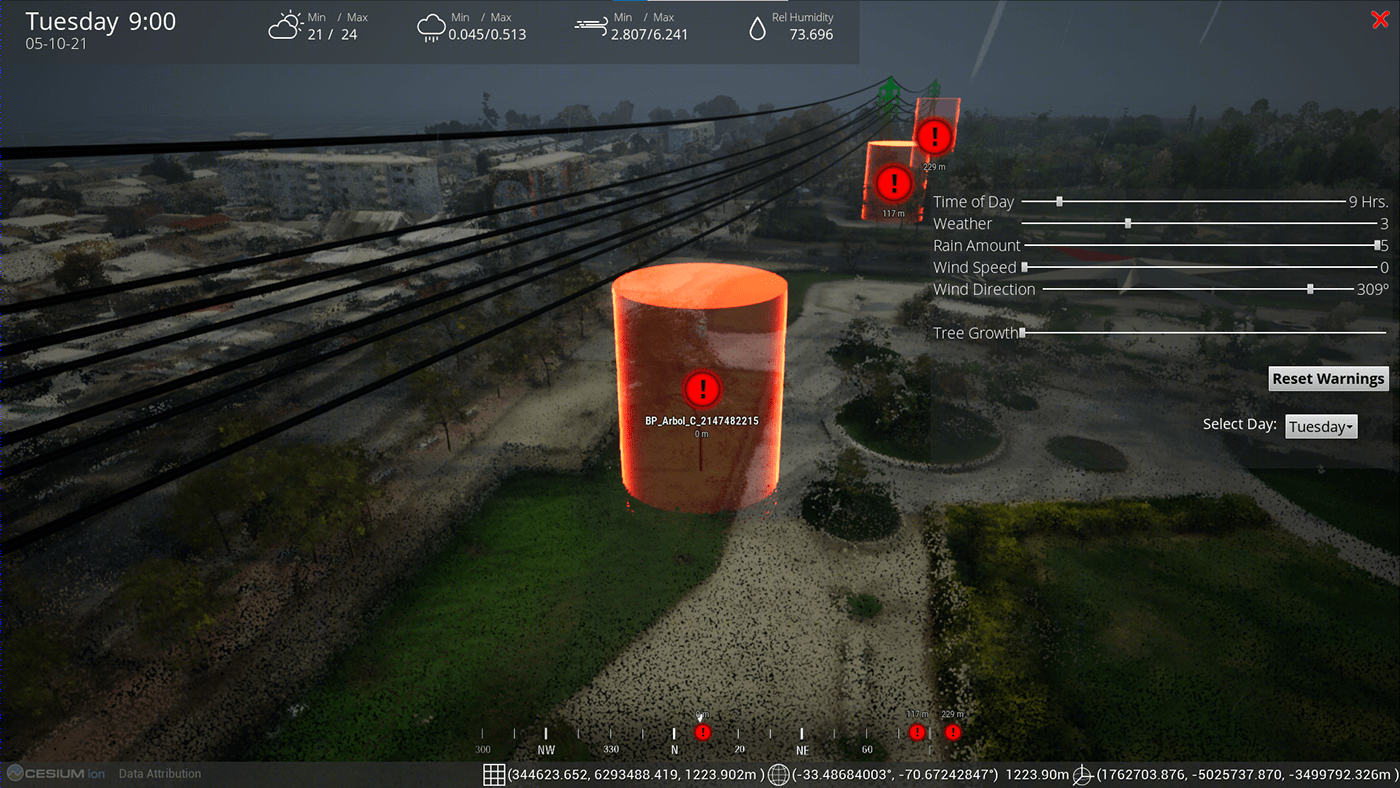Open the Data Attribution link
This screenshot has width=1400, height=788.
[x=159, y=773]
